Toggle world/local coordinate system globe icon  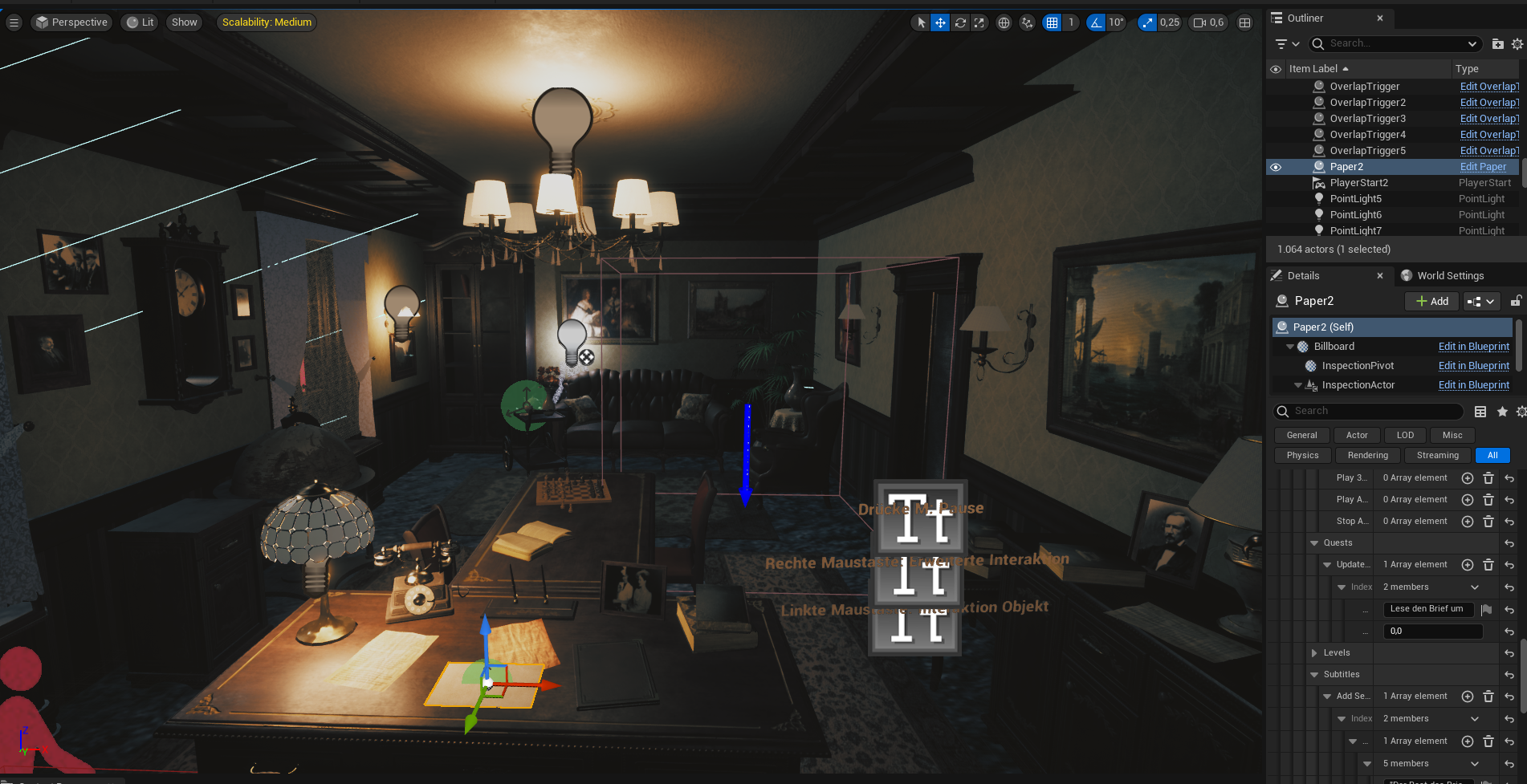click(x=1004, y=22)
